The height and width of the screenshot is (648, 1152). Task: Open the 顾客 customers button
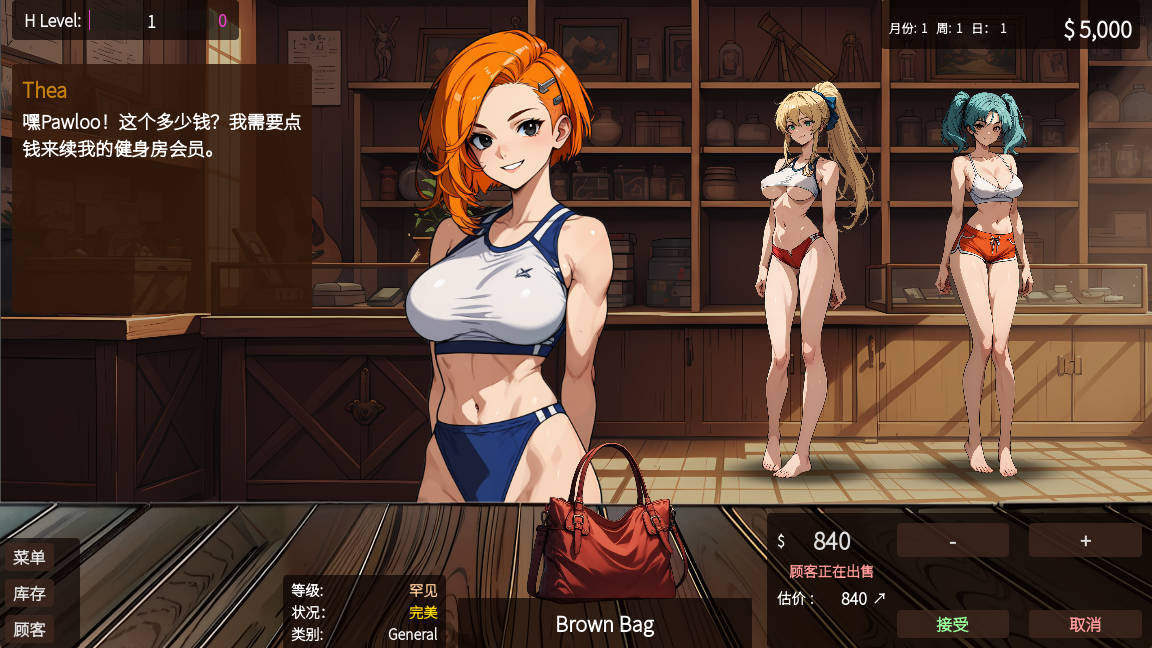(29, 630)
